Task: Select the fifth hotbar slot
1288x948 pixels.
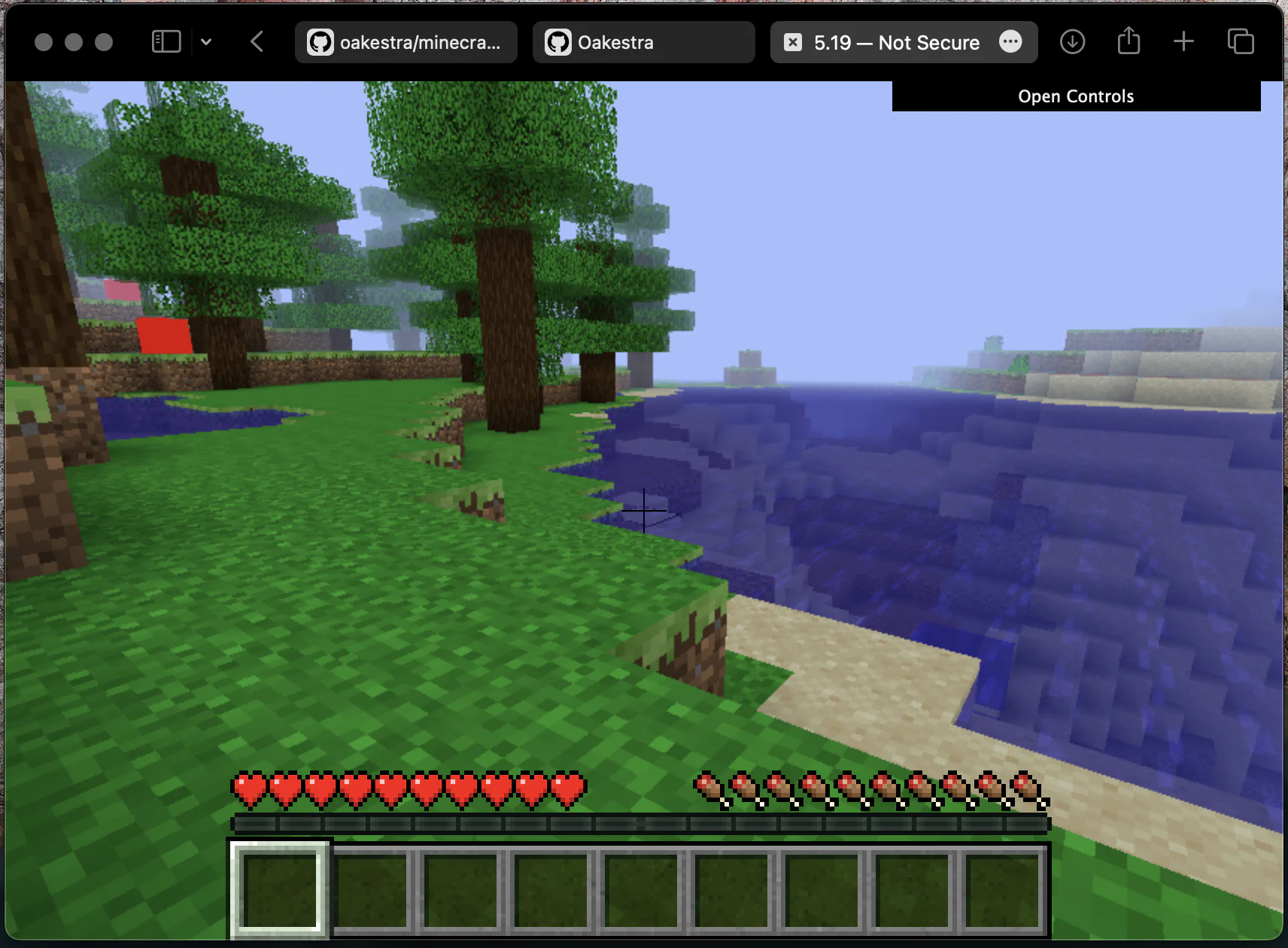Action: [640, 891]
